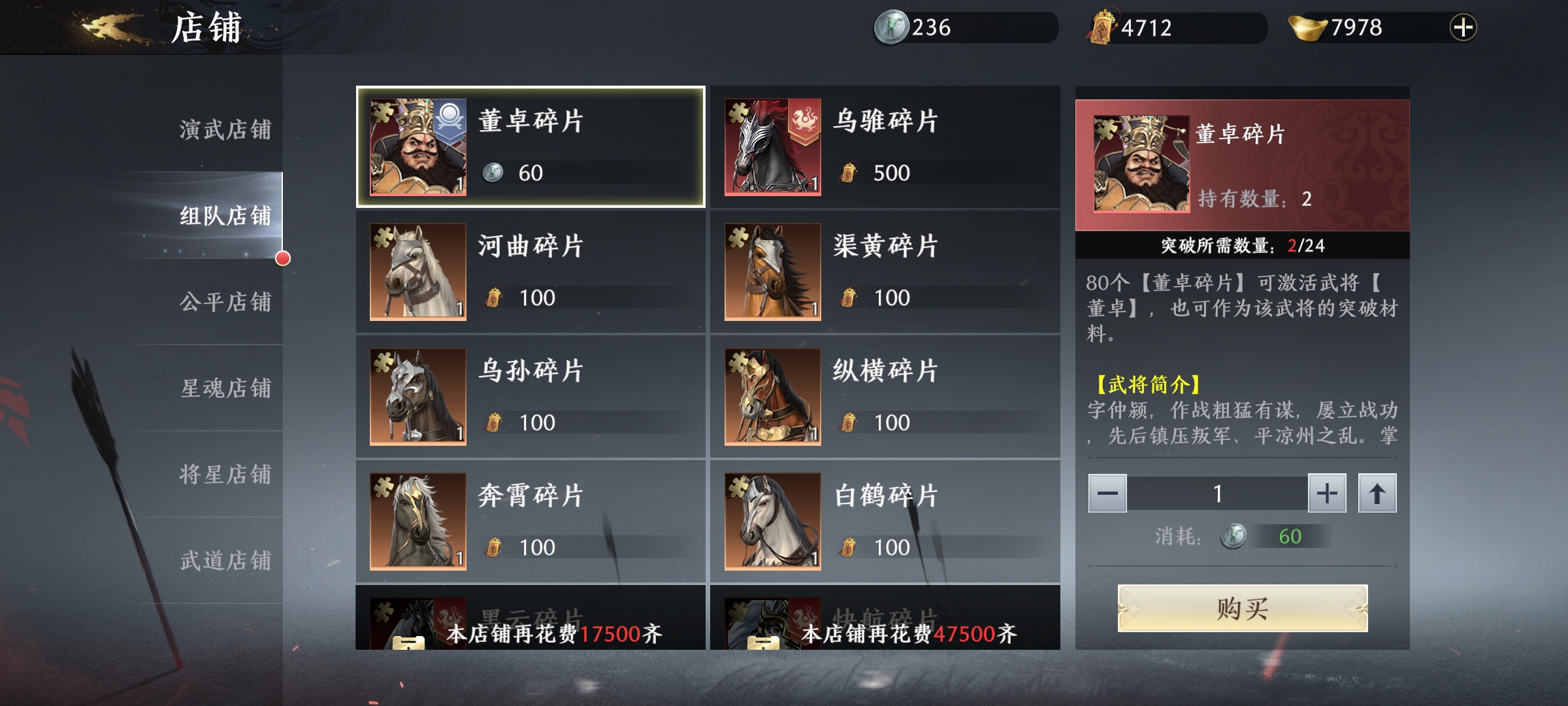The width and height of the screenshot is (1568, 706).
Task: Open the 公平店铺 shop tab
Action: [225, 302]
